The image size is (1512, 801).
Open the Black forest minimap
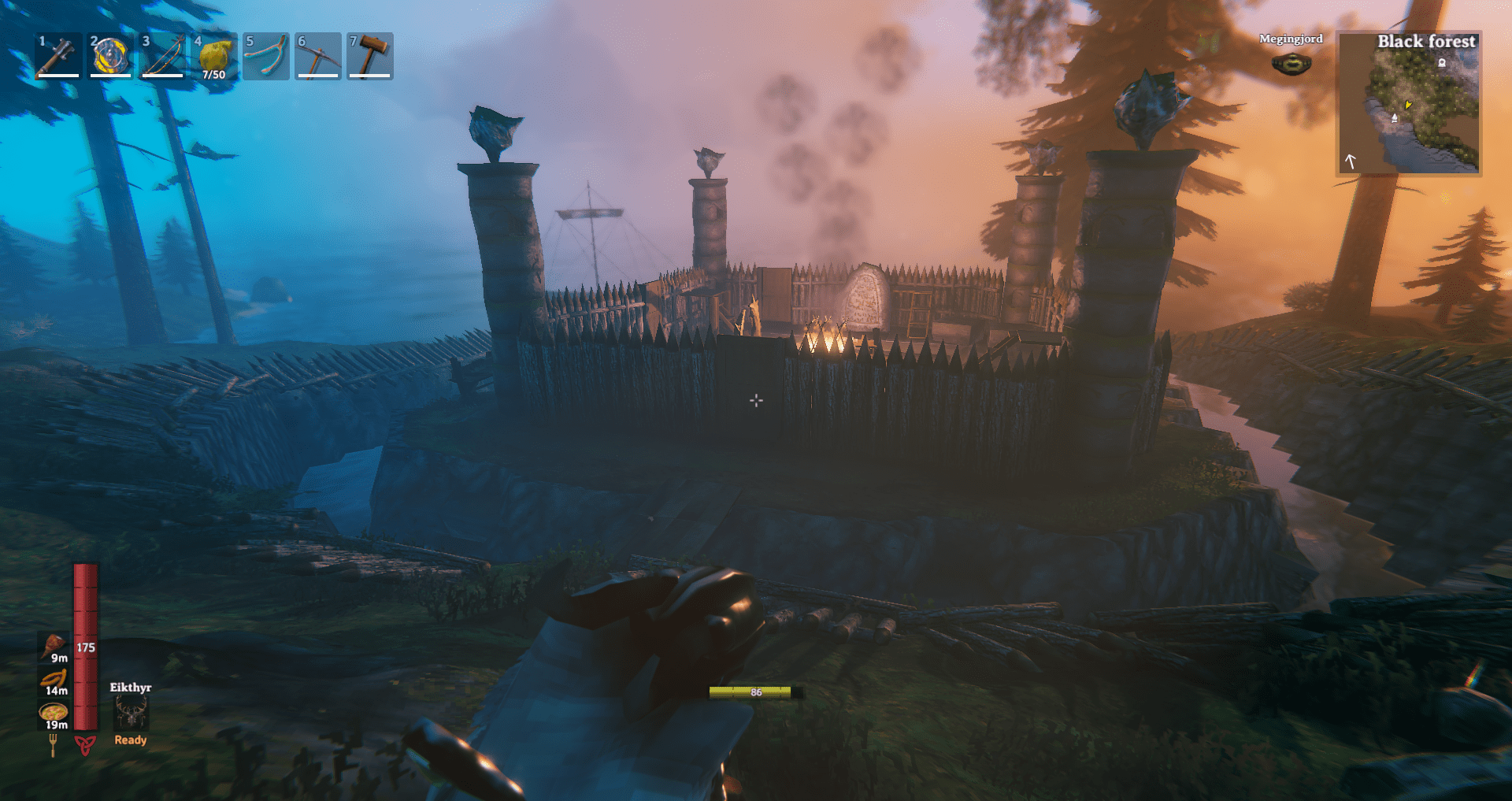tap(1410, 103)
